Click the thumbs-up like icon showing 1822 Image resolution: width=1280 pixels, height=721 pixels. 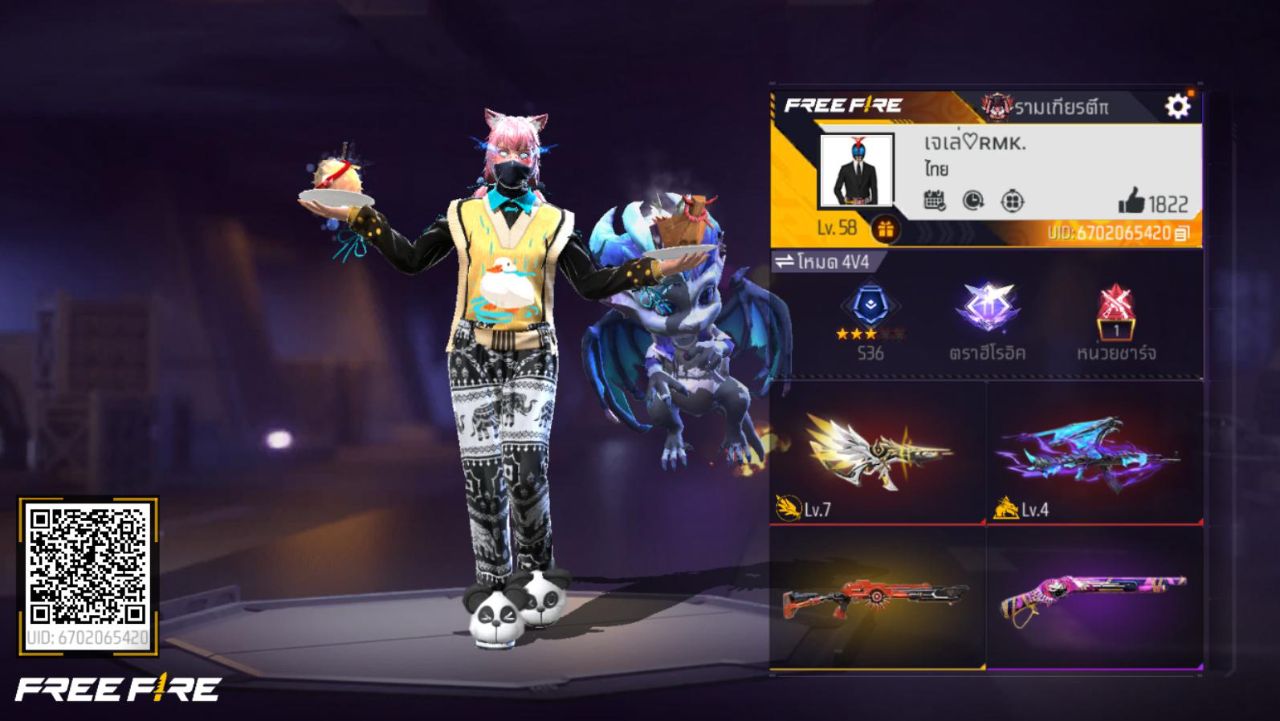(1131, 201)
